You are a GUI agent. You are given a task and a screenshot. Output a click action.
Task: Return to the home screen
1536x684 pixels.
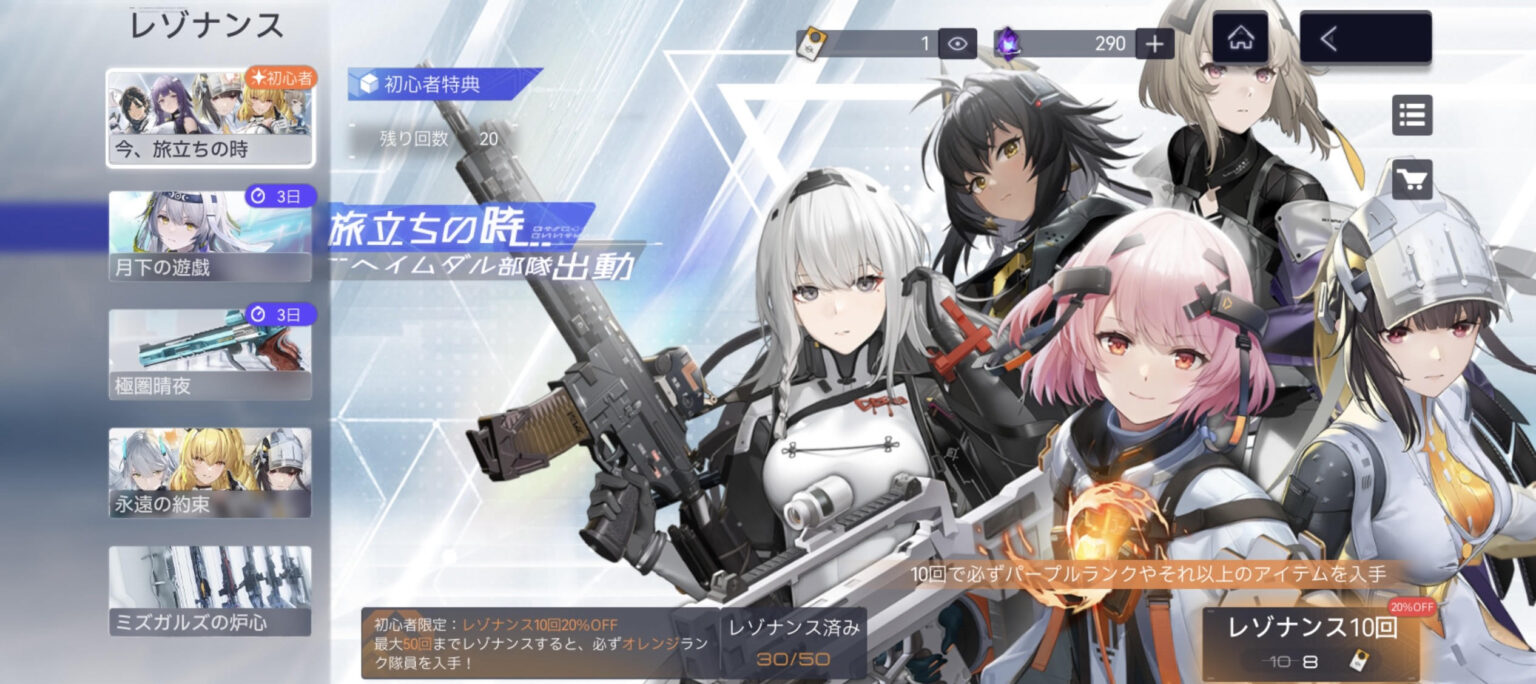(x=1240, y=39)
